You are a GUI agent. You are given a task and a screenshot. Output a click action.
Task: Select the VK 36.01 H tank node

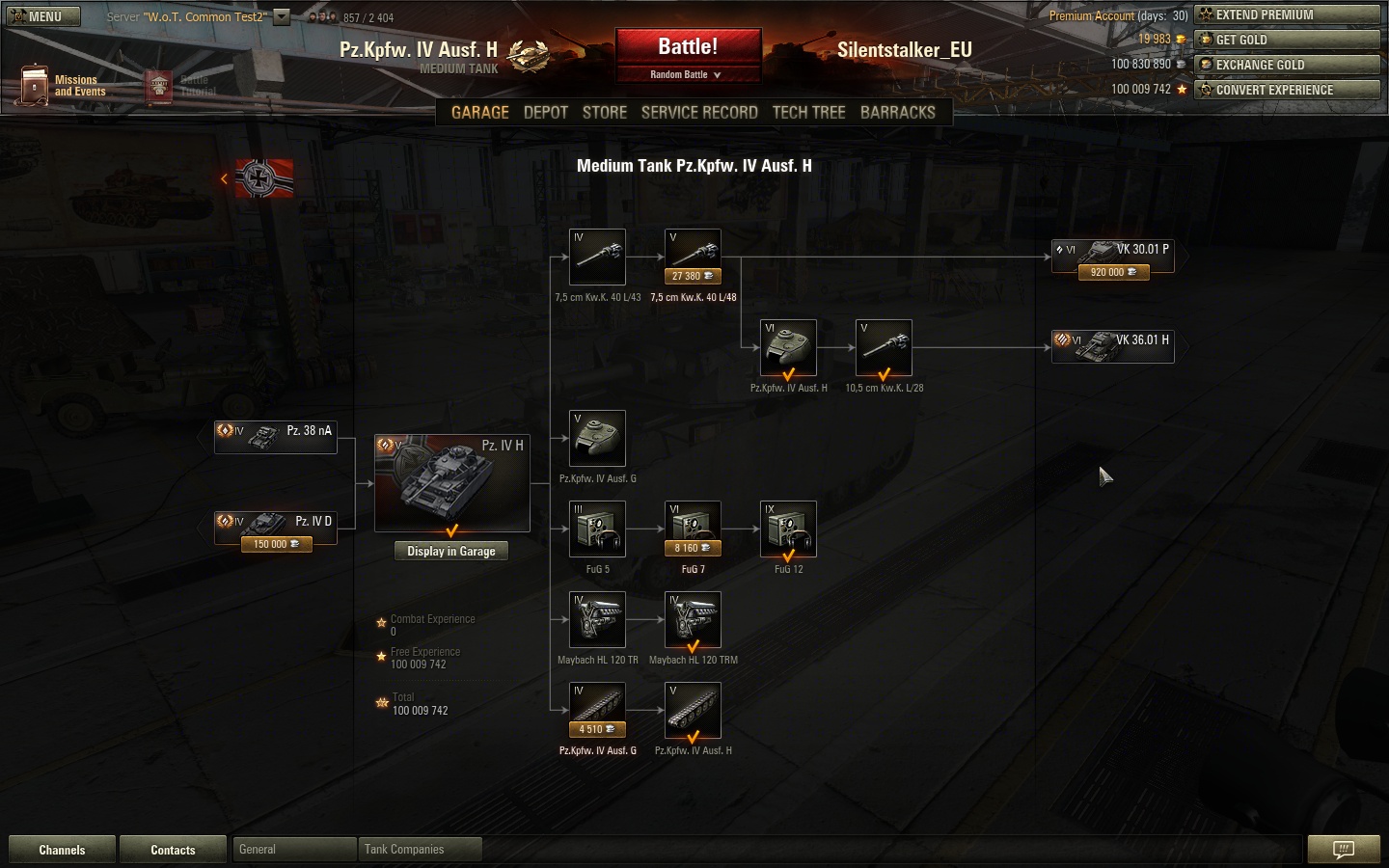pyautogui.click(x=1112, y=345)
